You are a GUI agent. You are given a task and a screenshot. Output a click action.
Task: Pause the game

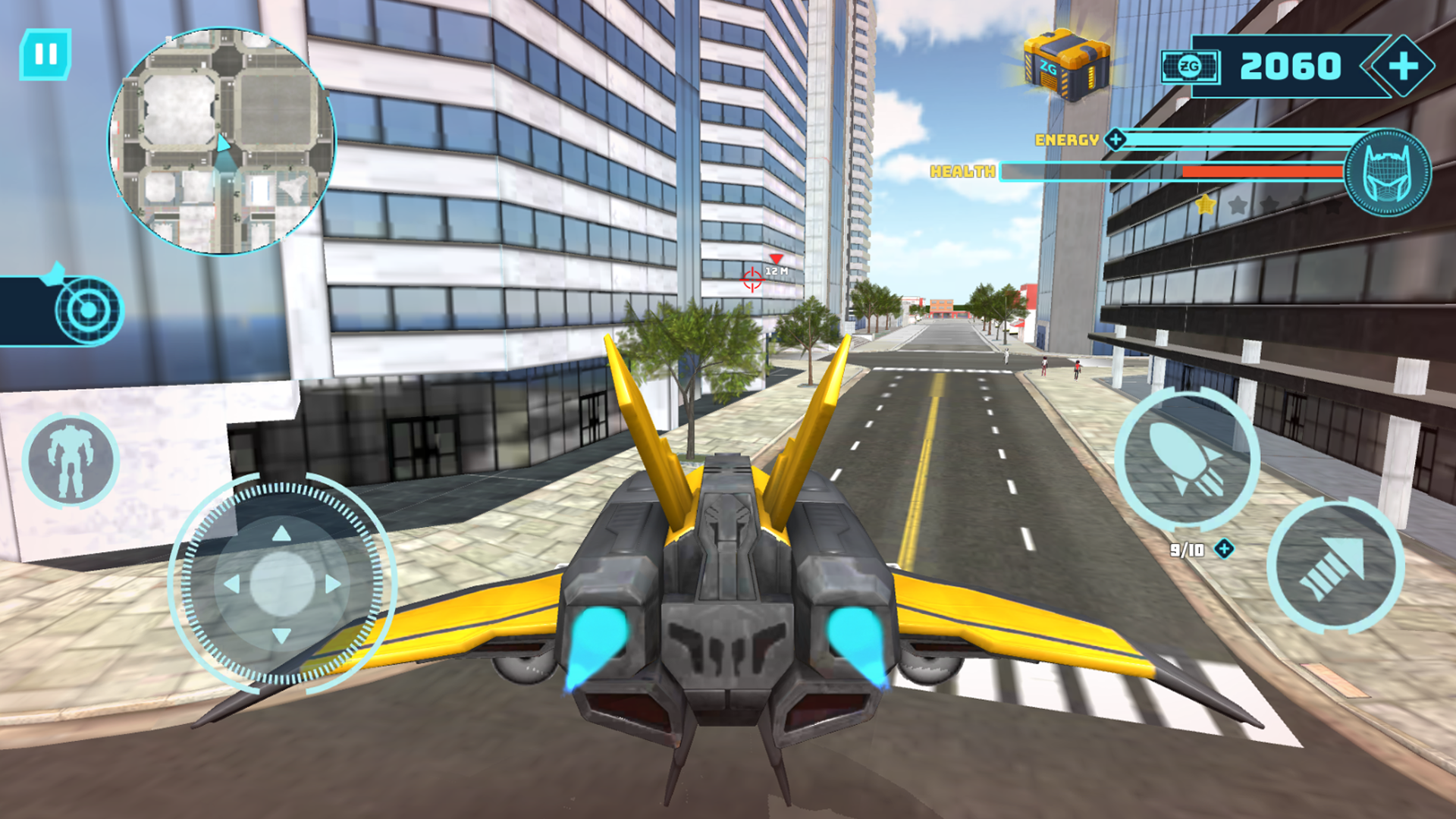(45, 52)
